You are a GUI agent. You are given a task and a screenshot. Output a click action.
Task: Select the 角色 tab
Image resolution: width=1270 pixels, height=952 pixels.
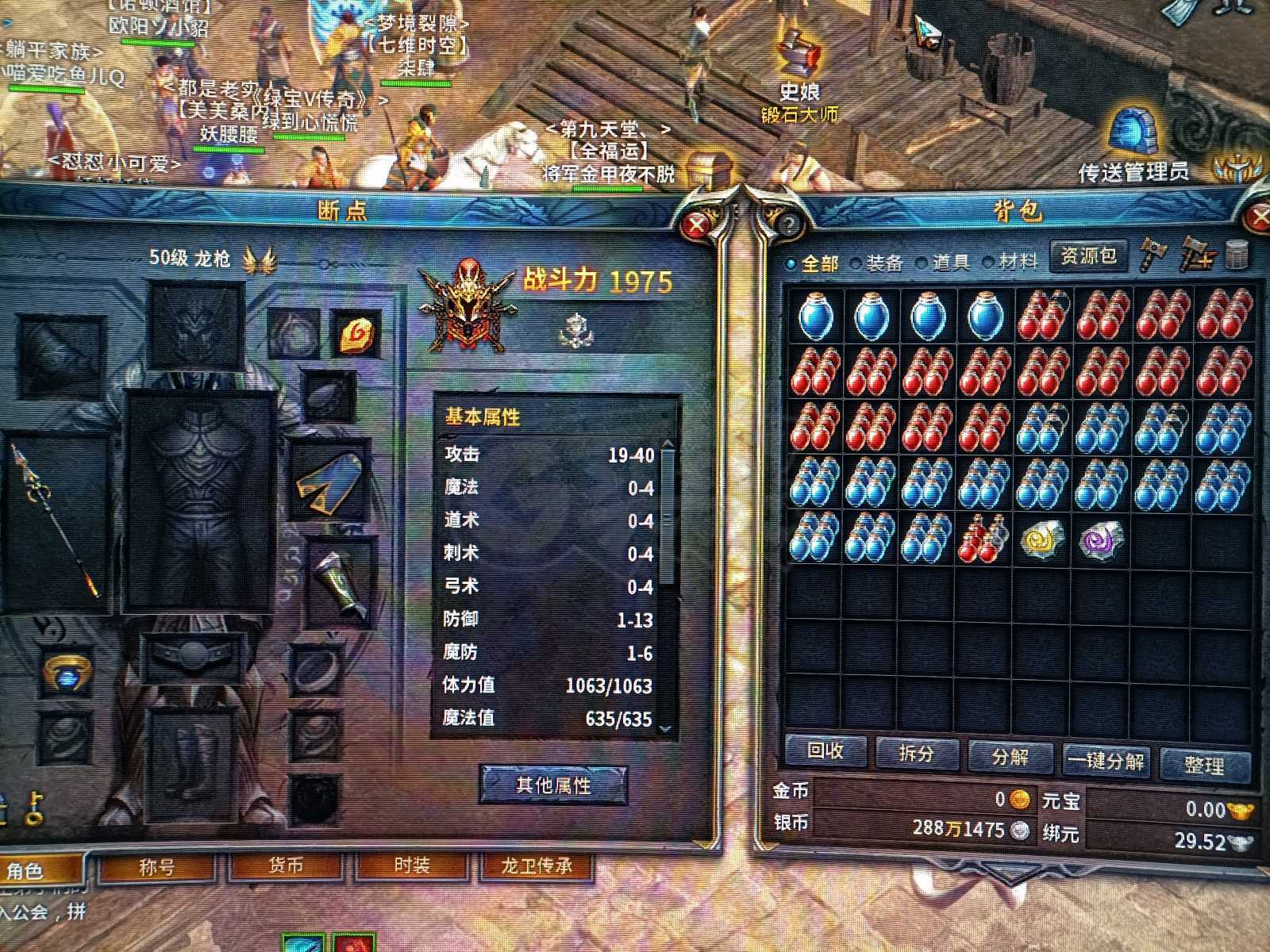tap(25, 871)
